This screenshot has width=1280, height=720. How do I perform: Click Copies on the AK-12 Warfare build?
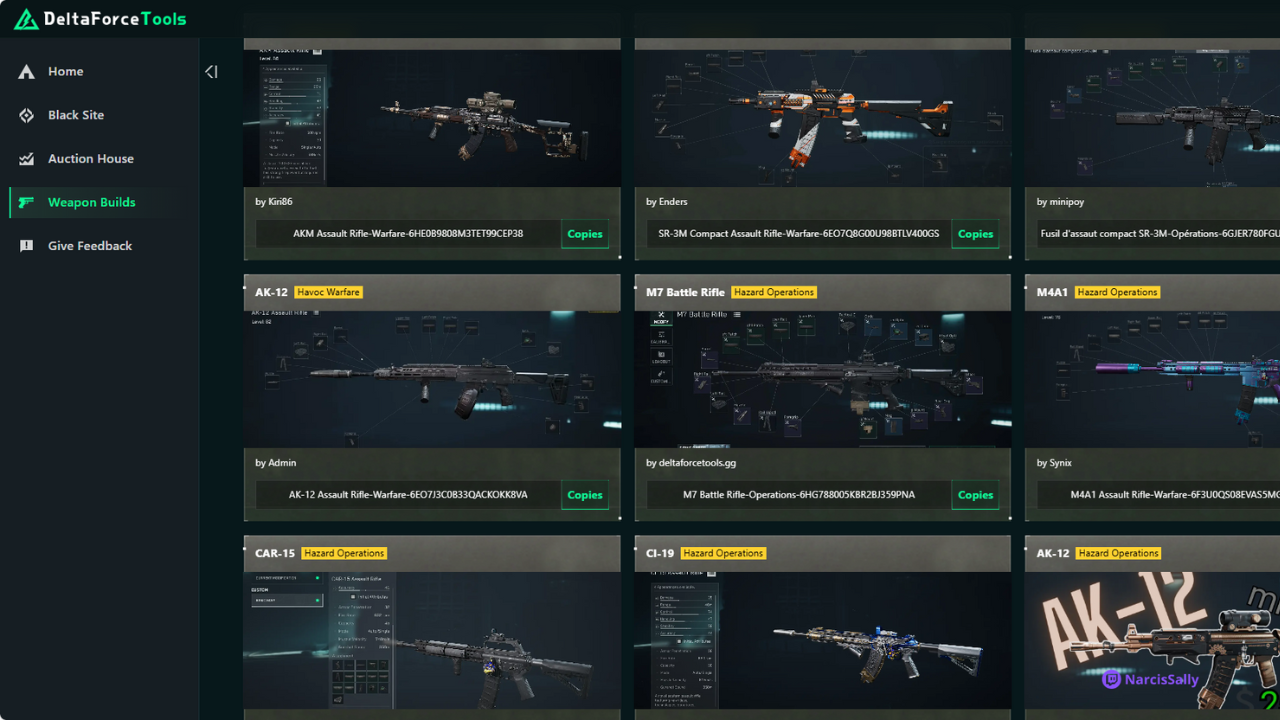tap(584, 494)
